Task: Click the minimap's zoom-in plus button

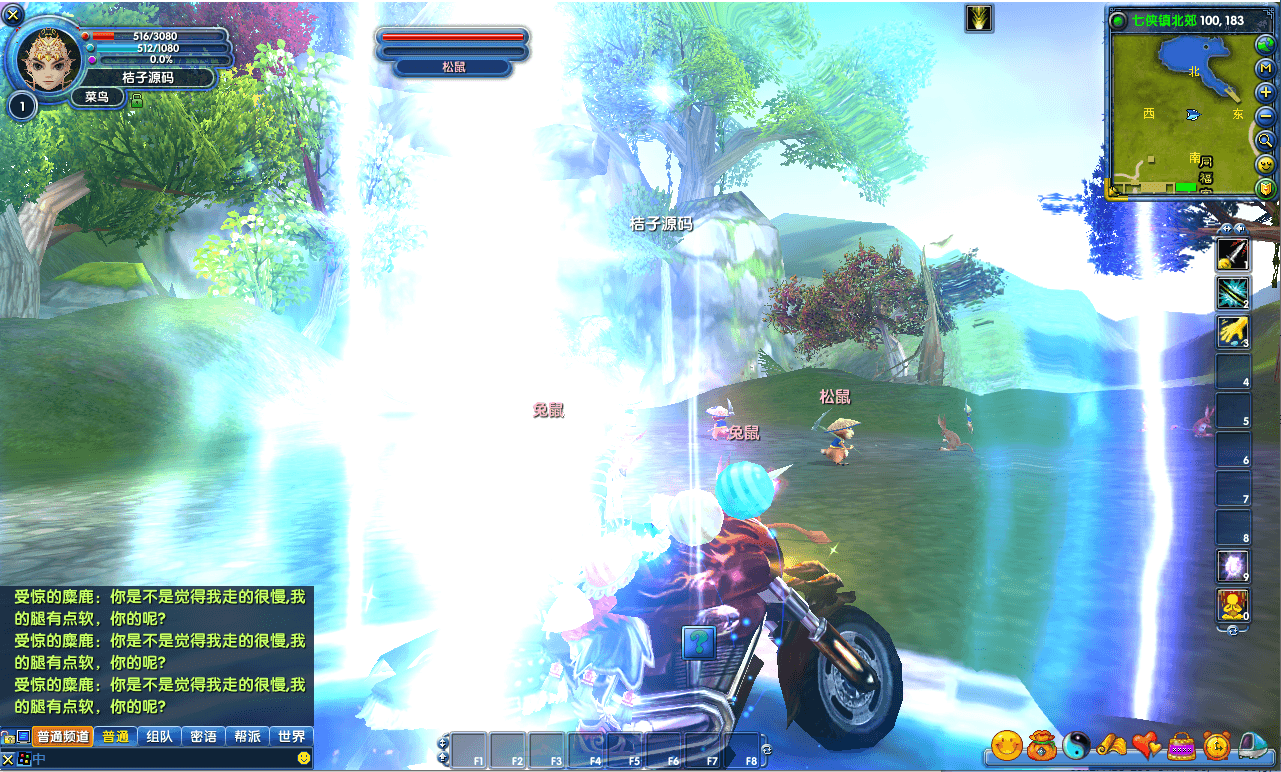Action: (x=1266, y=92)
